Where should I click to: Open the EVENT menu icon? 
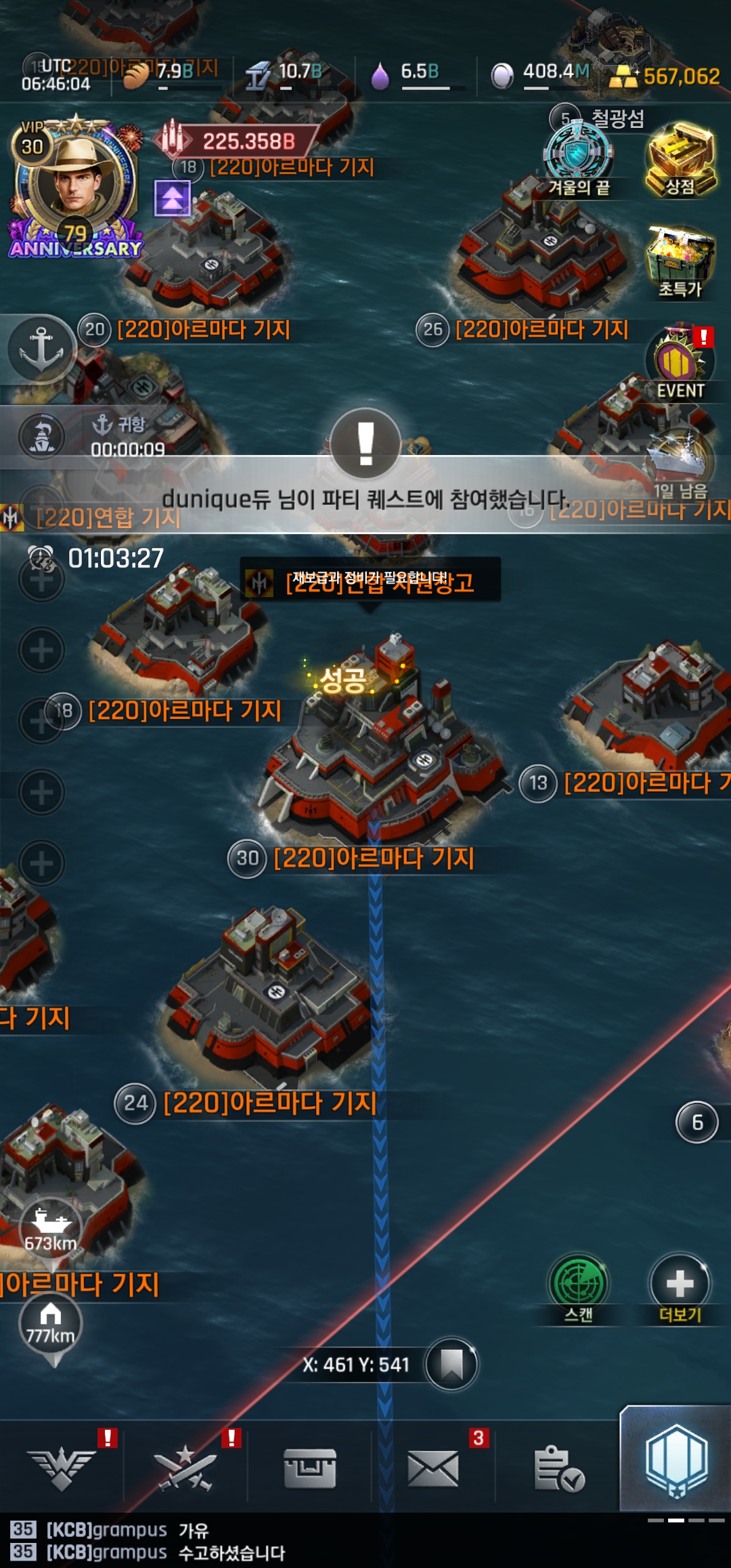coord(680,364)
